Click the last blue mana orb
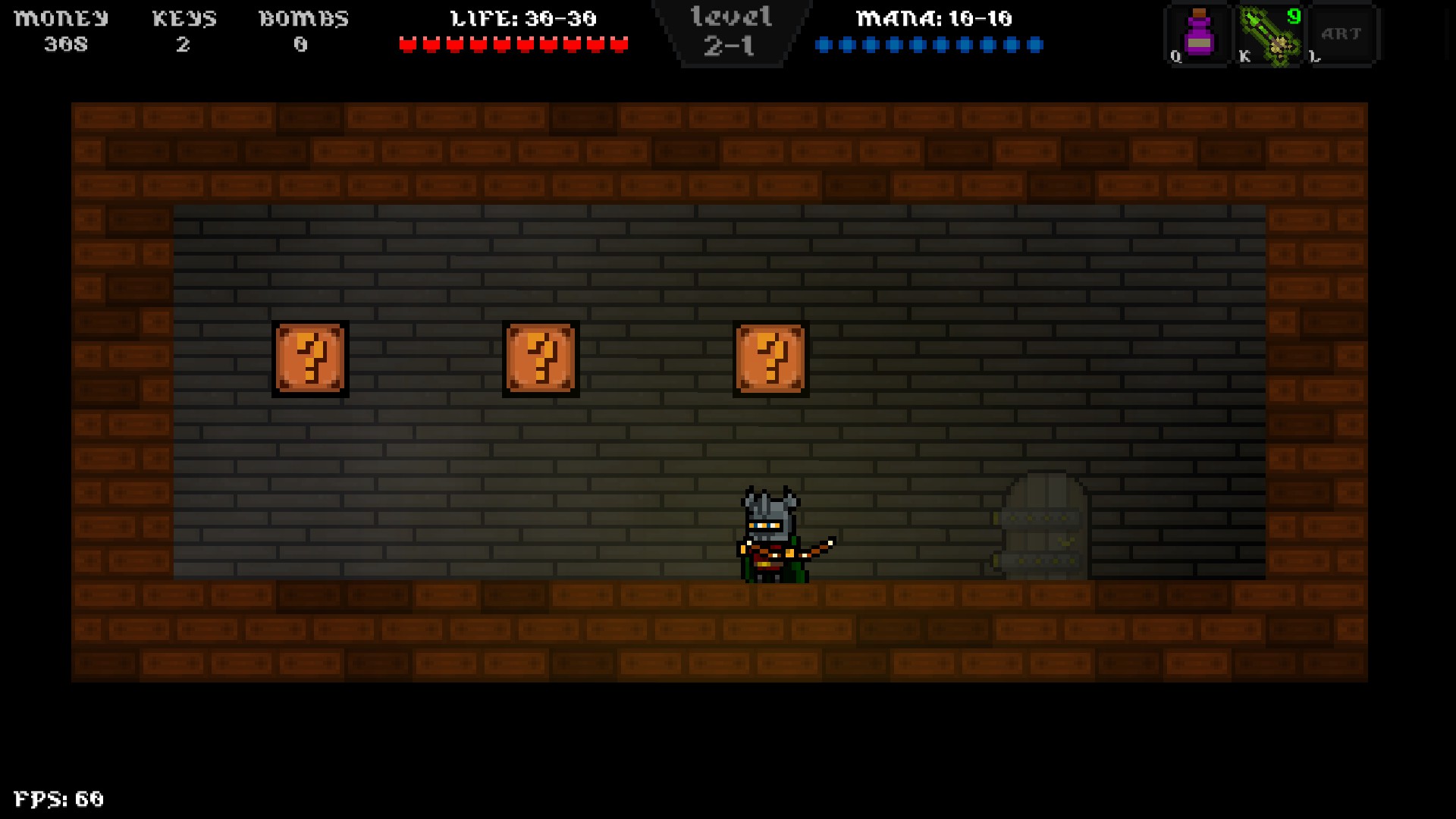Screen dimensions: 1456x819 [1037, 45]
